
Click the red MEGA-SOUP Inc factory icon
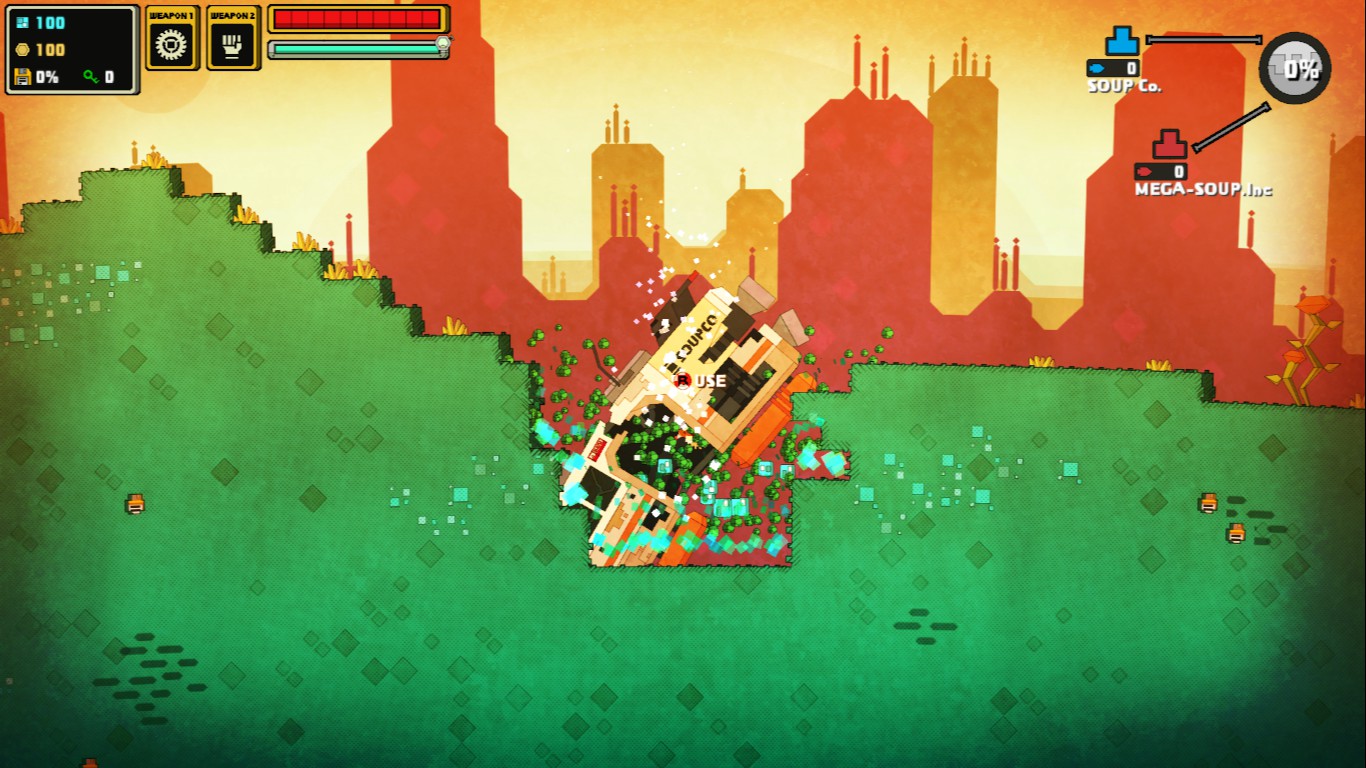(1169, 145)
